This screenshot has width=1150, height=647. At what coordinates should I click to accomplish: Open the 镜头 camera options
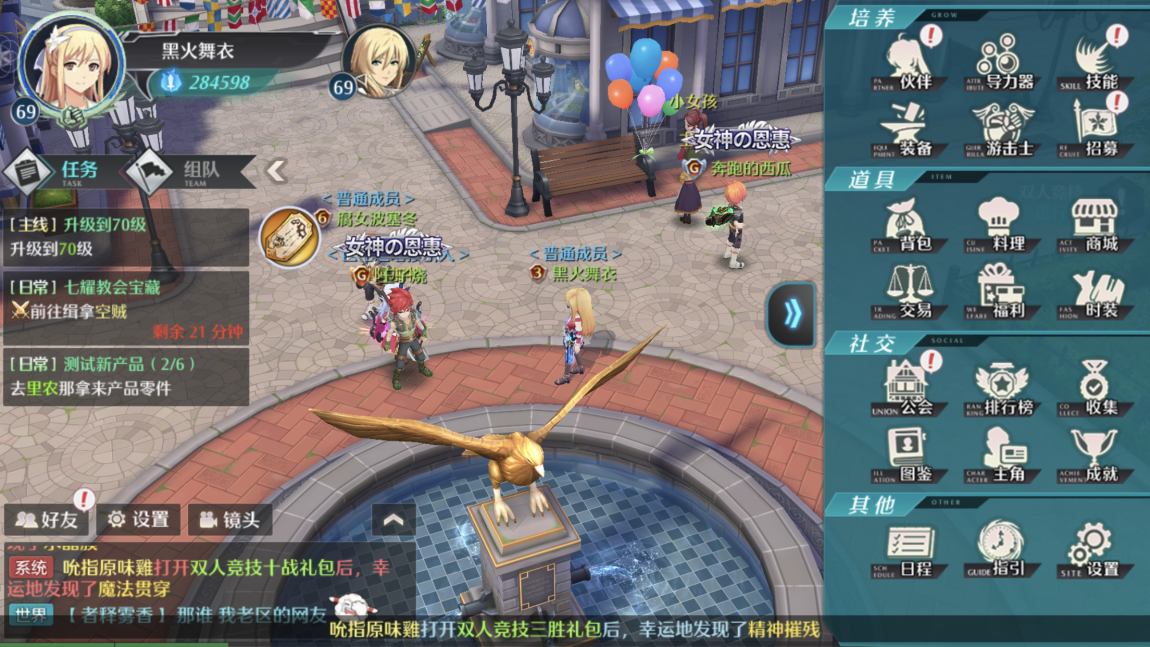tap(230, 520)
